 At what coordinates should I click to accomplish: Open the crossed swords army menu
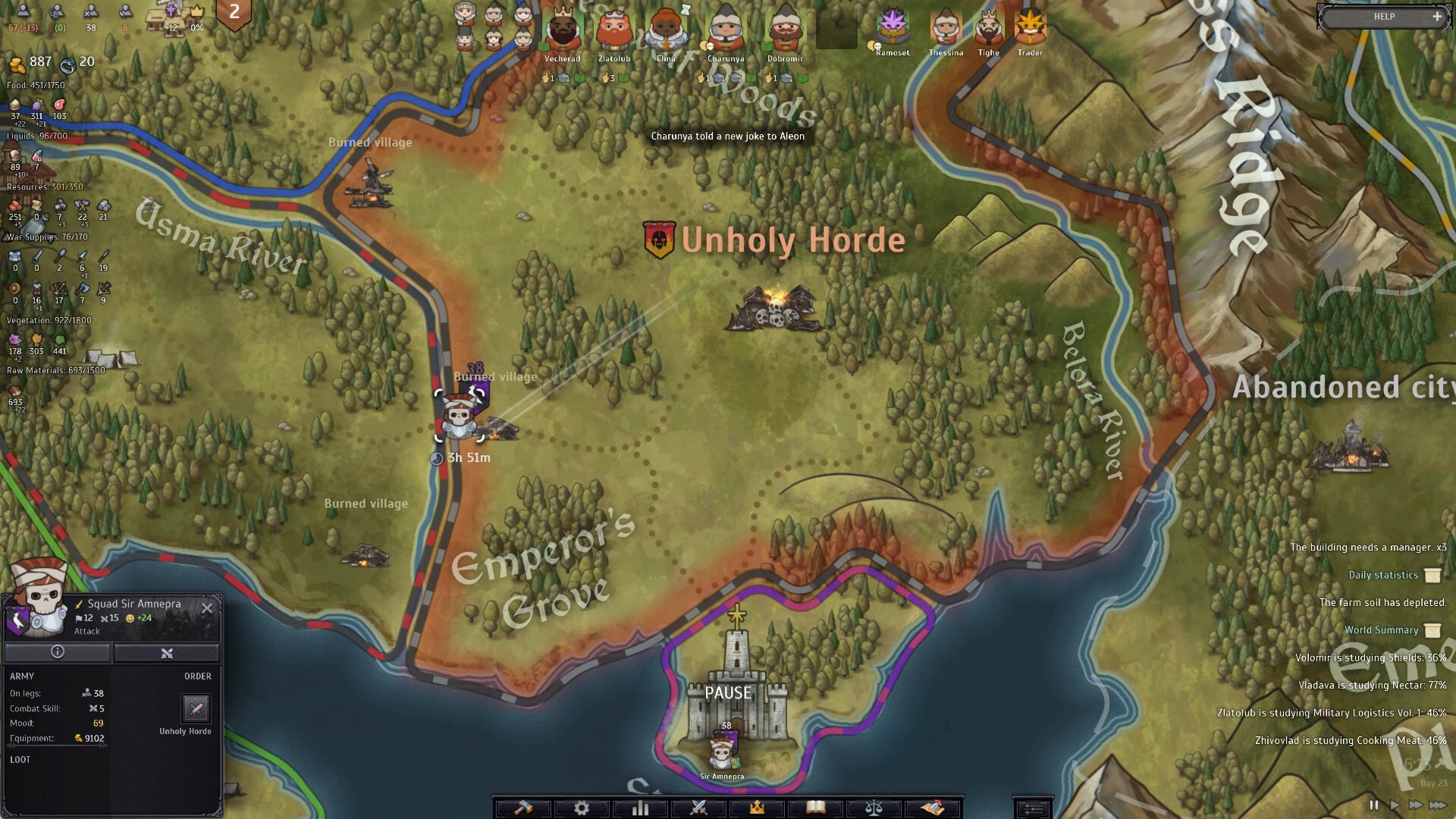point(699,808)
